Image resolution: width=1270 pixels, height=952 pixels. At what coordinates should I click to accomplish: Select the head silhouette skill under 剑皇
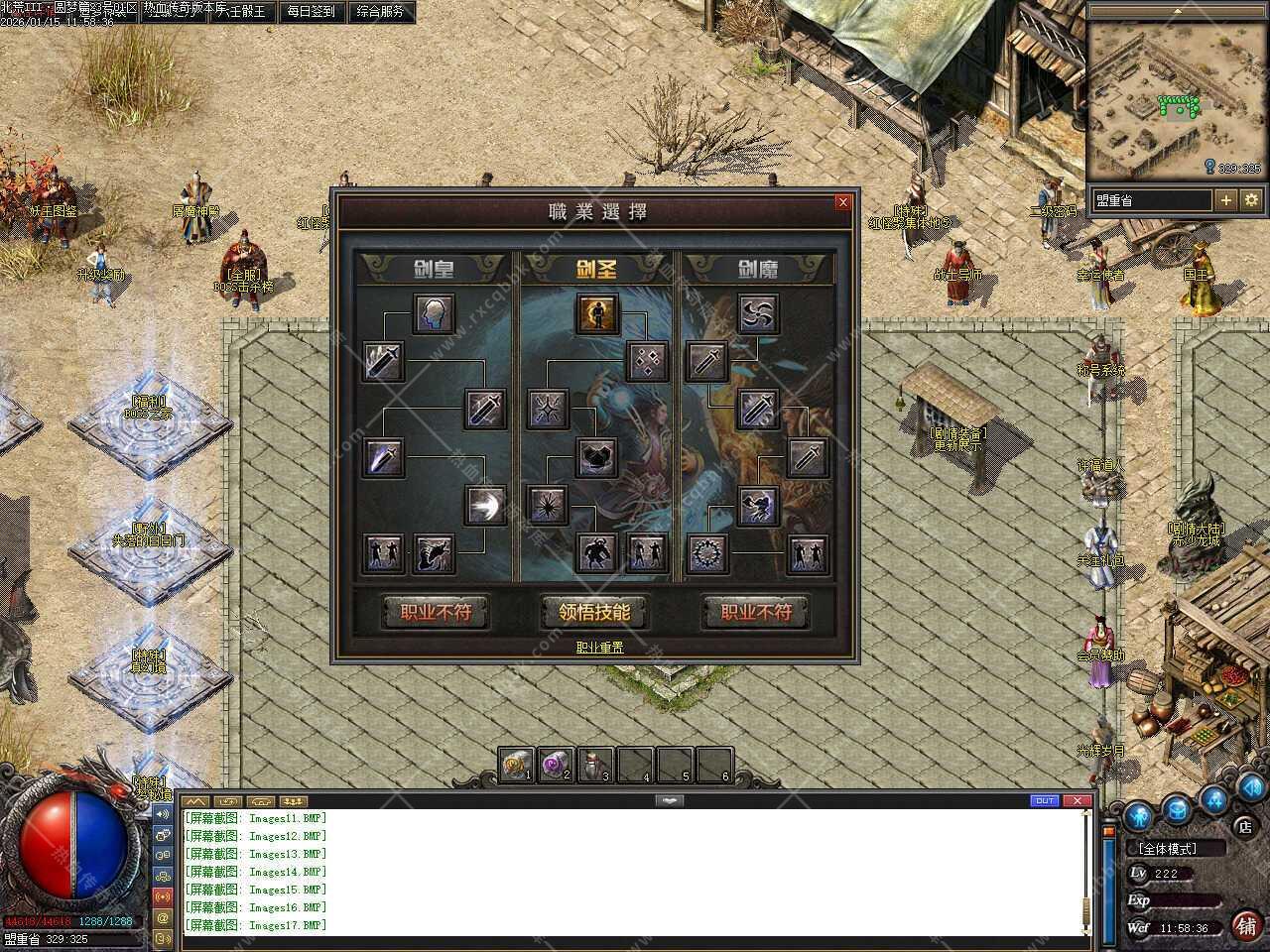pyautogui.click(x=434, y=314)
